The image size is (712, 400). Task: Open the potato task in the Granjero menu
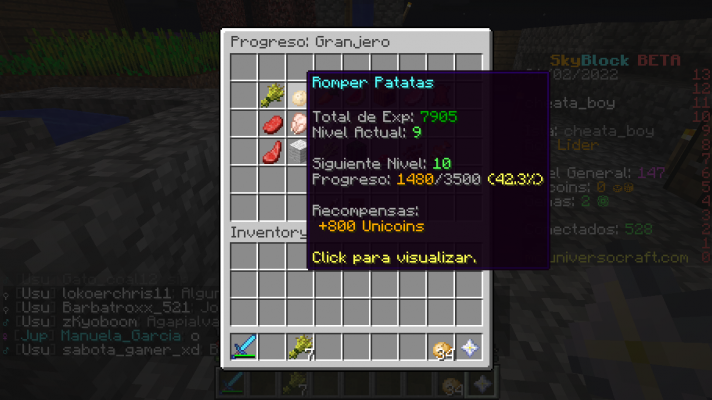299,97
